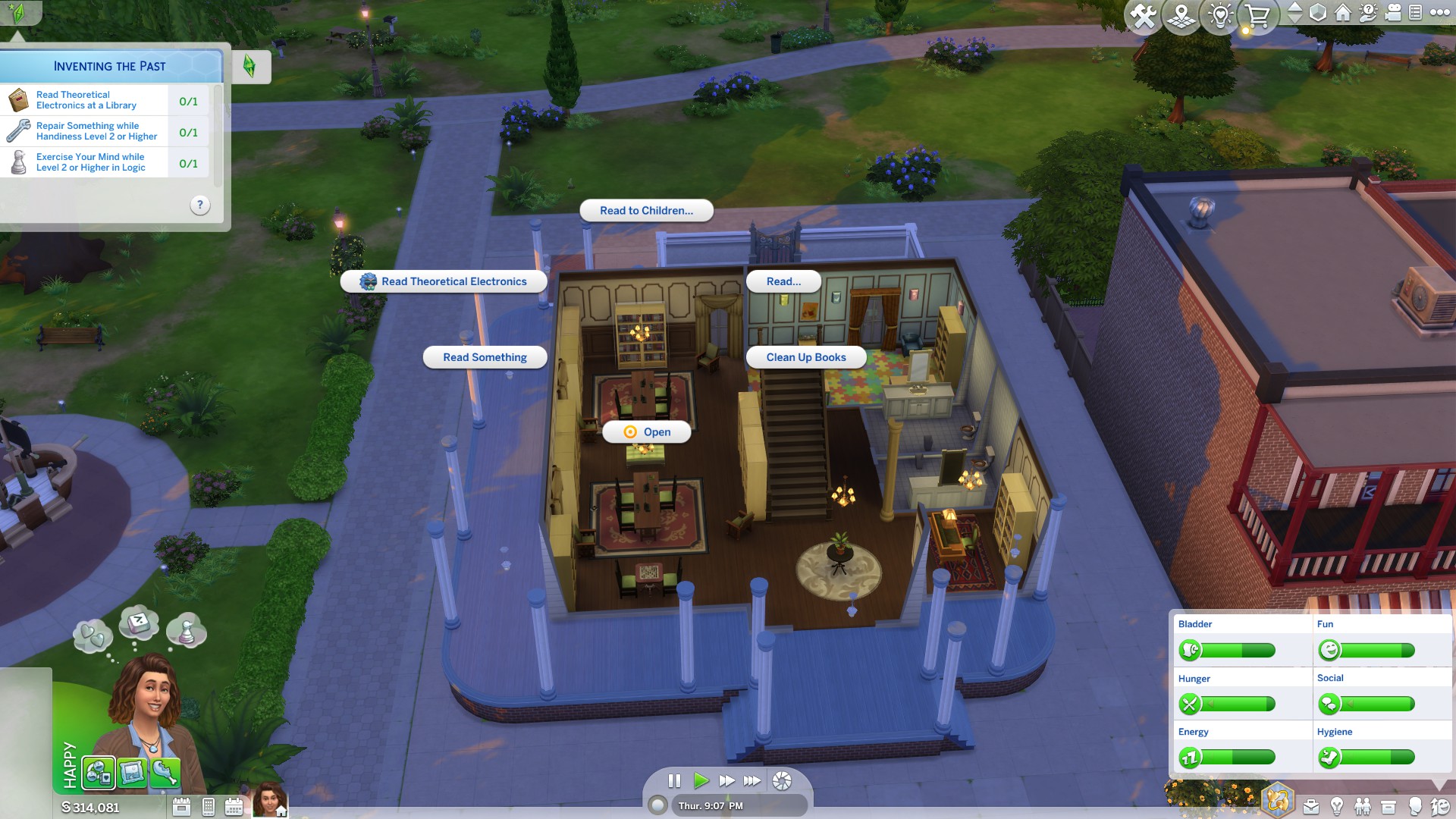Select the Clean Up Books action
1456x819 pixels.
click(x=805, y=356)
